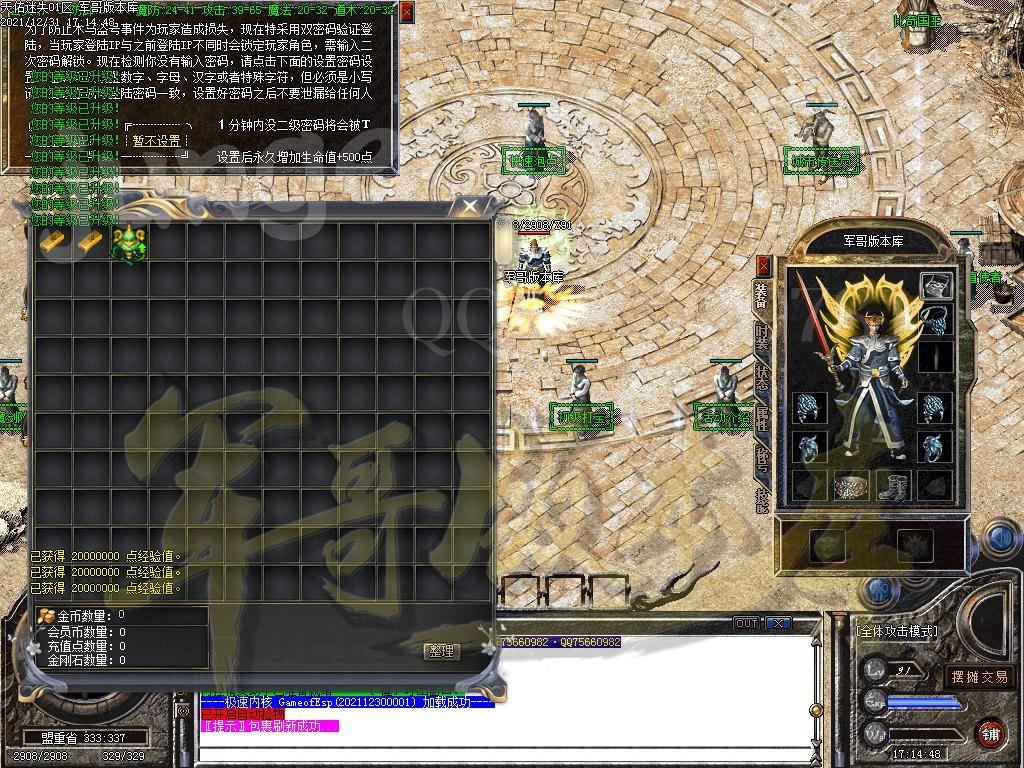This screenshot has width=1024, height=768.
Task: Select the green helmet item in bag
Action: pyautogui.click(x=129, y=243)
